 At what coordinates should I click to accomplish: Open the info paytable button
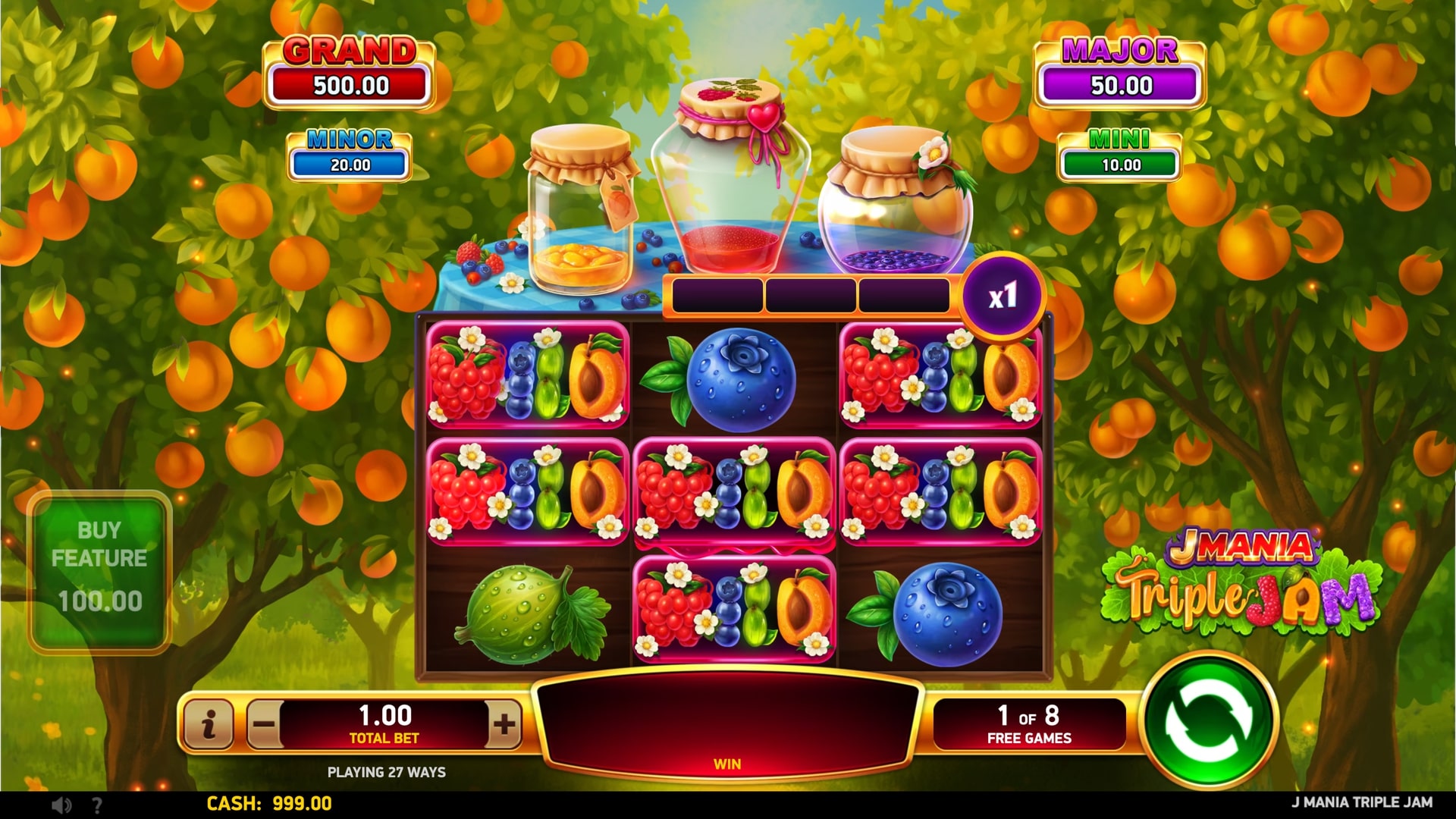click(209, 724)
